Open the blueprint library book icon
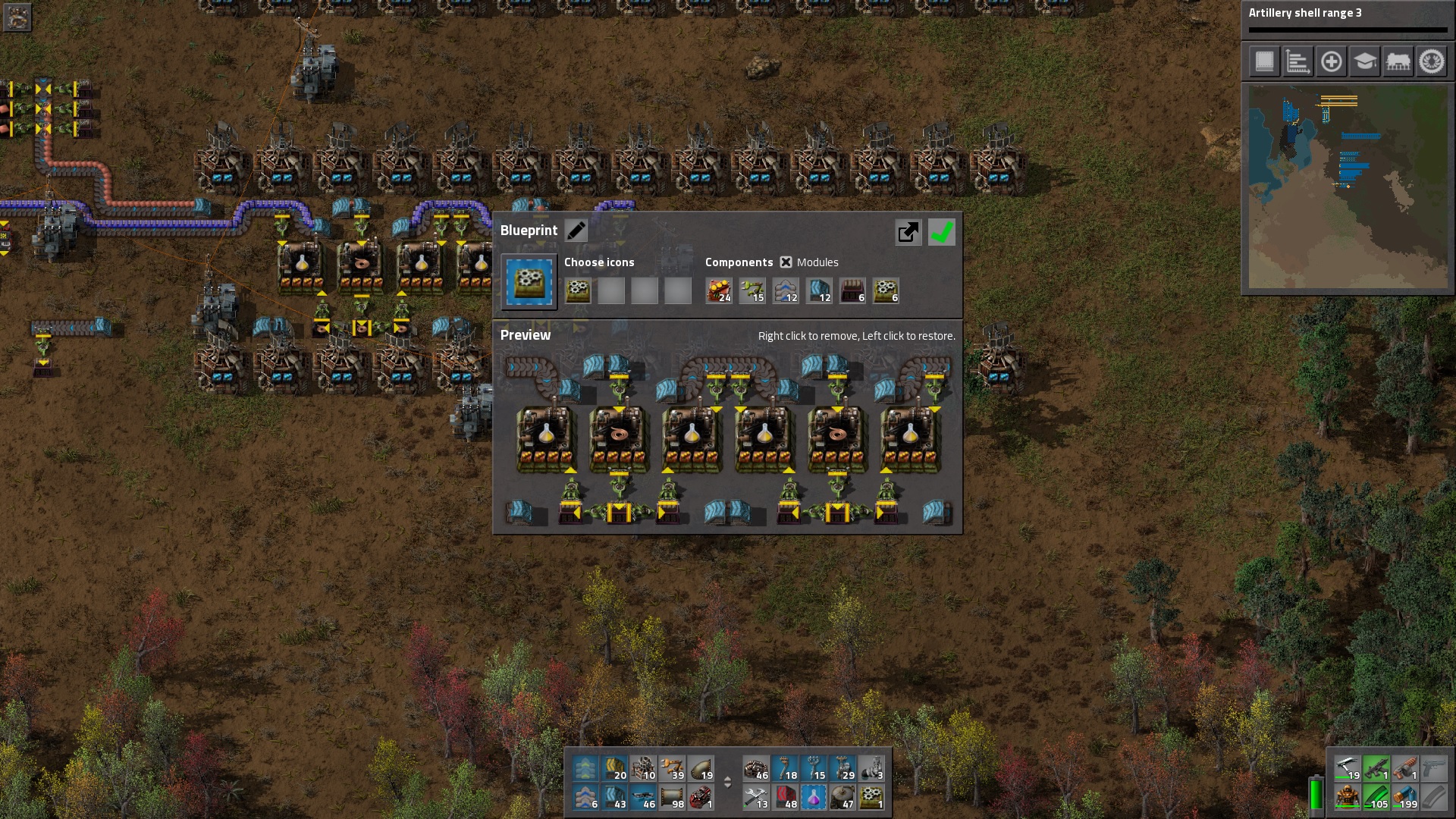Screen dimensions: 1456x819 (1263, 61)
